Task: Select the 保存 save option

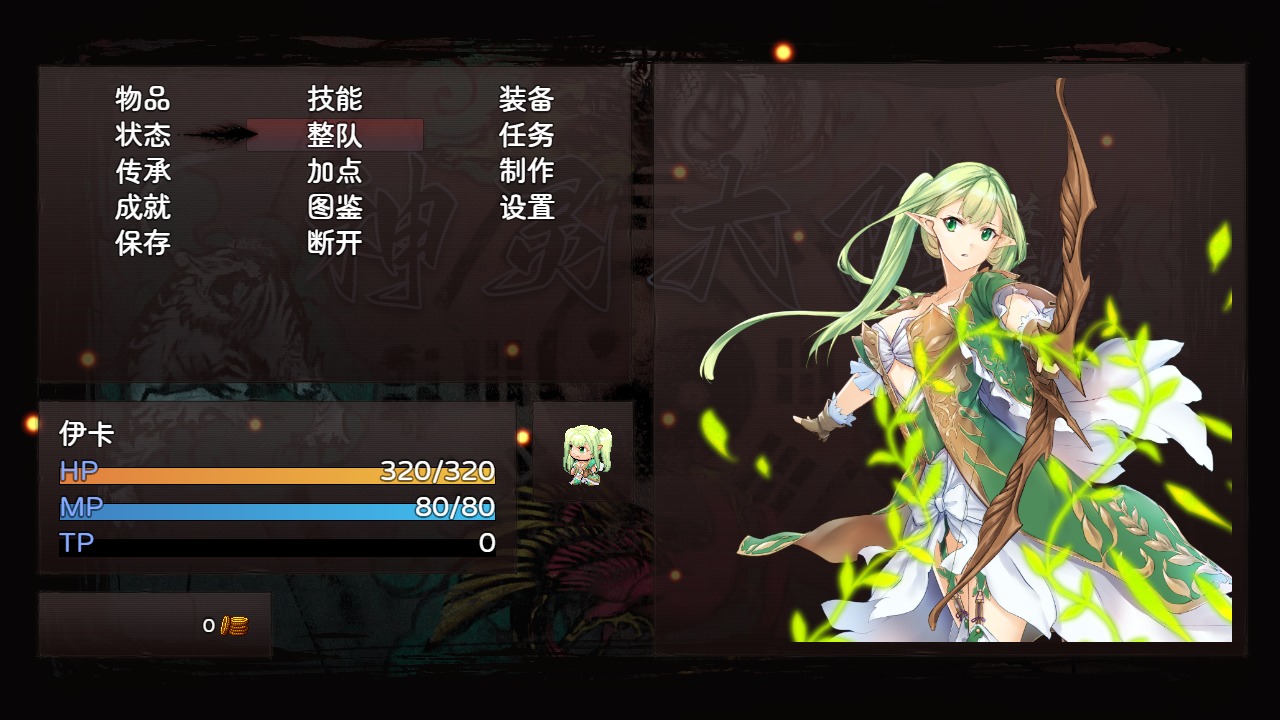Action: pyautogui.click(x=143, y=243)
